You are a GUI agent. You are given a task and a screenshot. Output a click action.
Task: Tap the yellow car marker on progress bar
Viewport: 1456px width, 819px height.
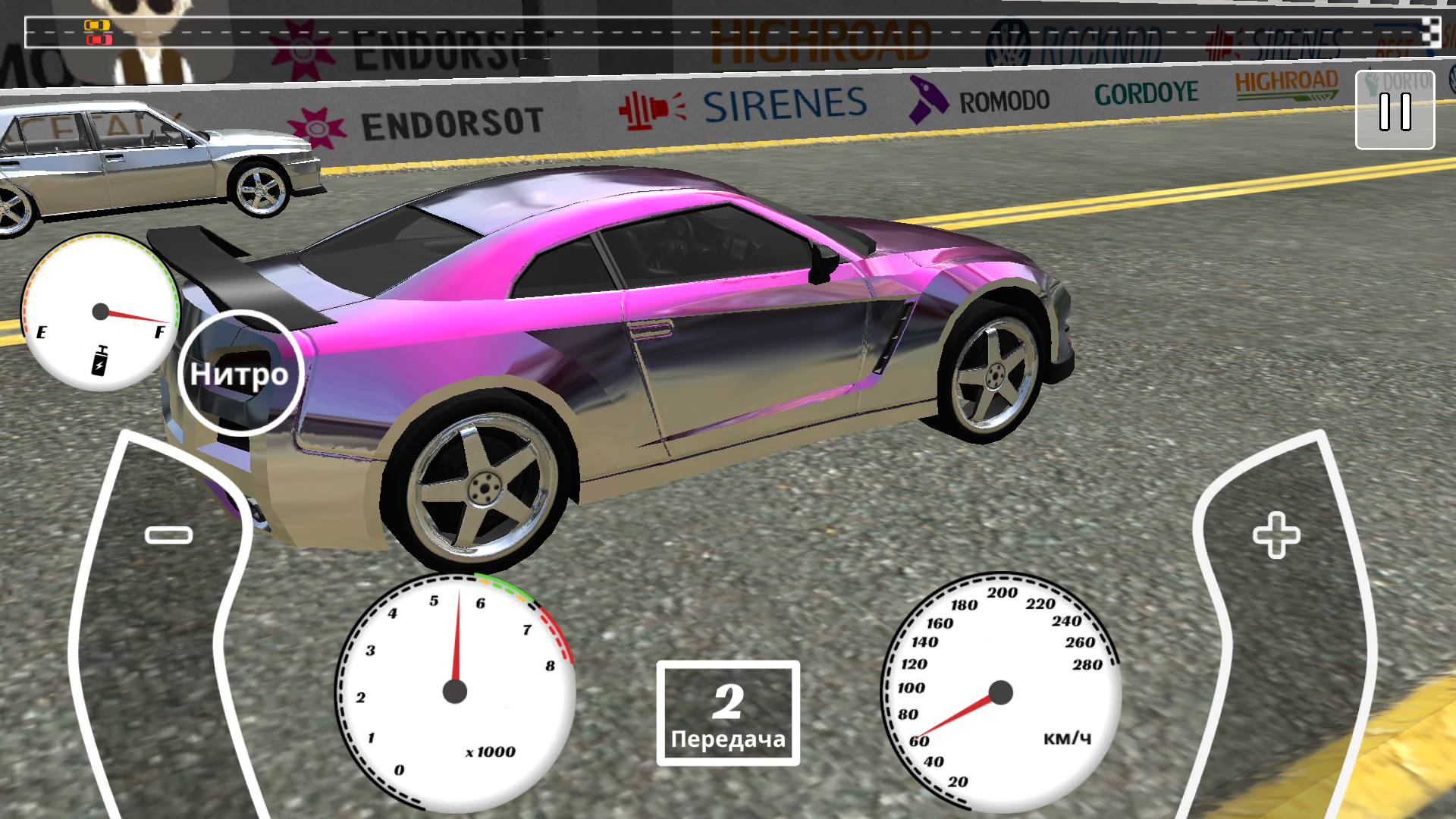pos(97,25)
